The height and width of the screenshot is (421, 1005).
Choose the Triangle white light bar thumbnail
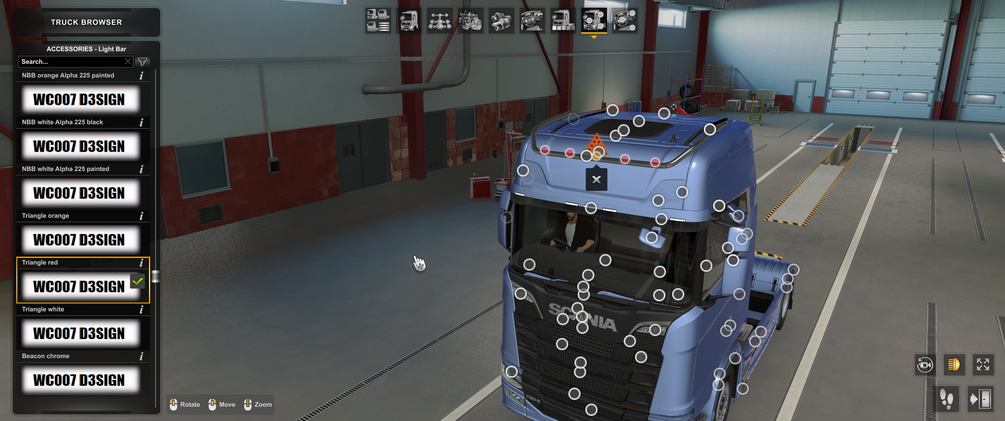(79, 333)
